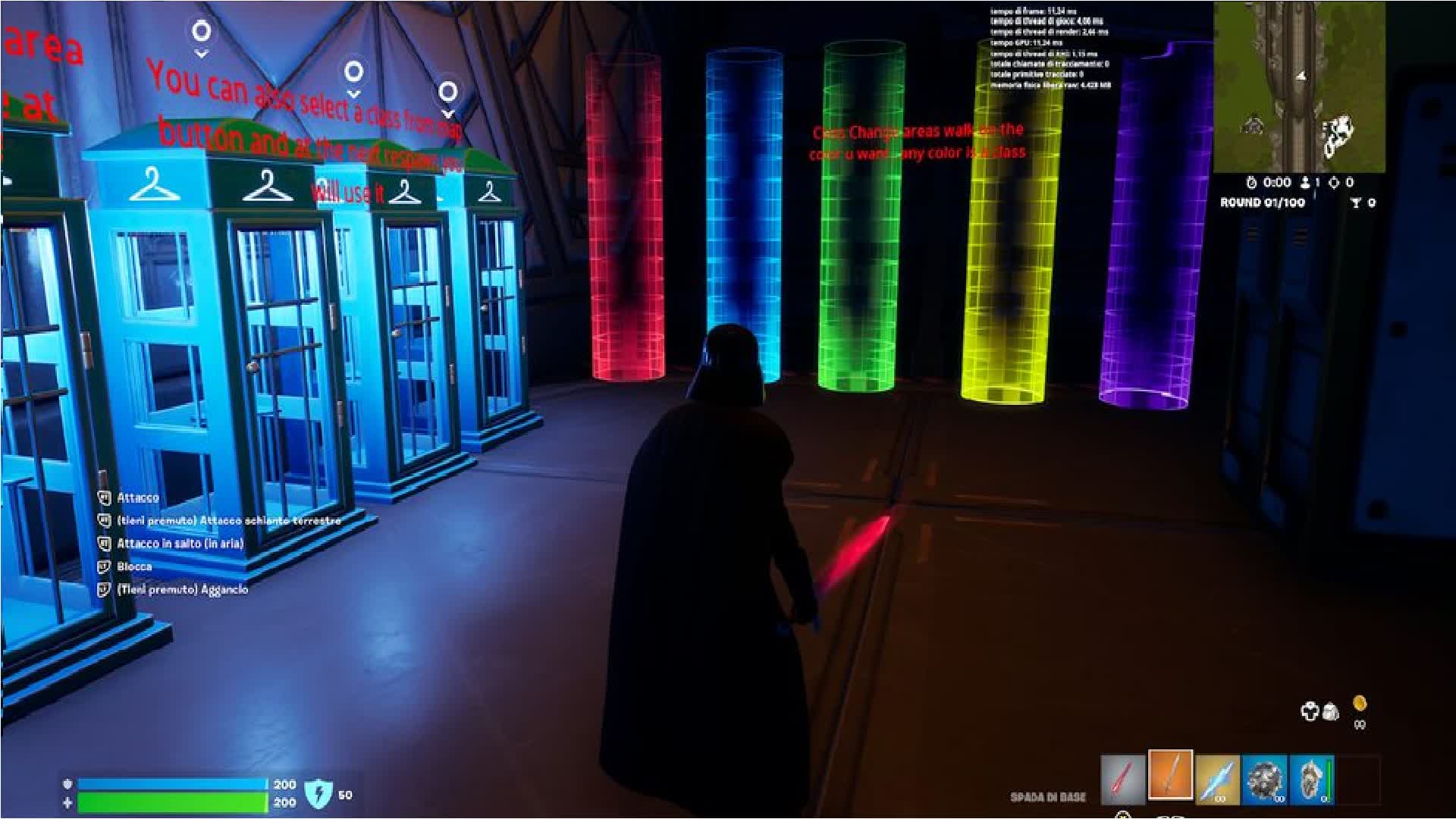Select the red lightsaber hotbar slot
Image resolution: width=1456 pixels, height=819 pixels.
[x=1123, y=779]
